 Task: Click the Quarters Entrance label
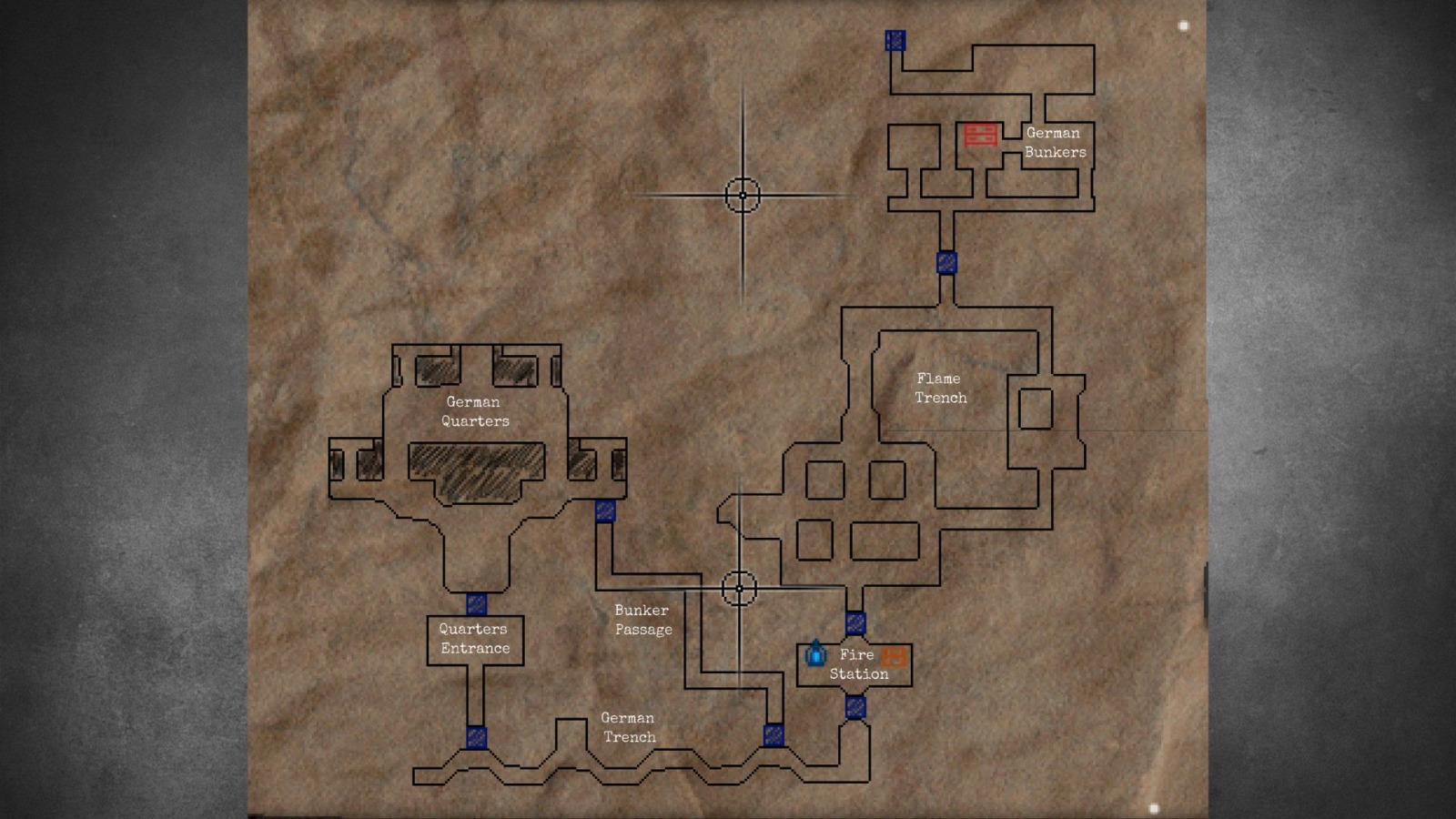(x=475, y=639)
